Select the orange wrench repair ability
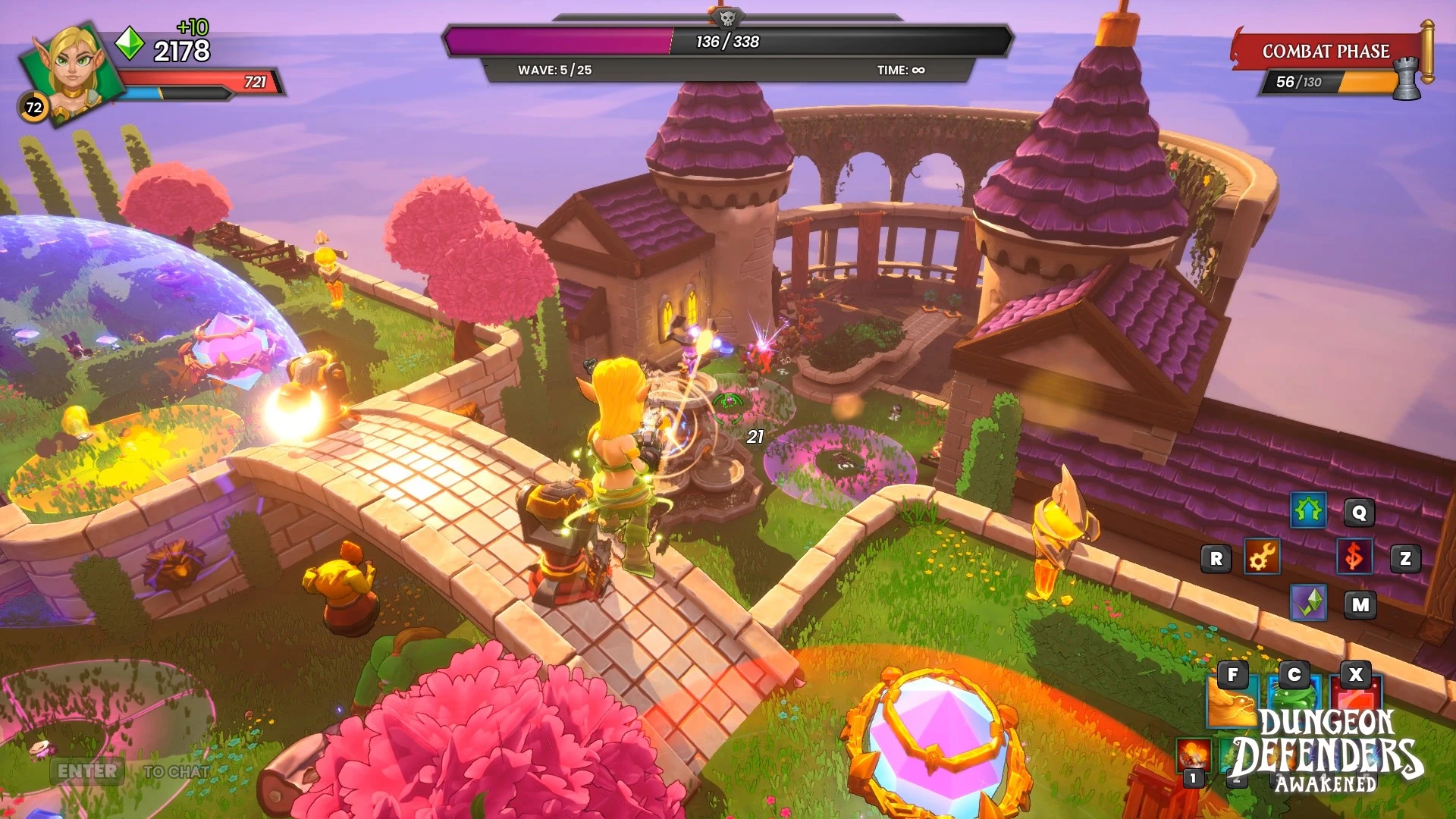 pyautogui.click(x=1262, y=557)
